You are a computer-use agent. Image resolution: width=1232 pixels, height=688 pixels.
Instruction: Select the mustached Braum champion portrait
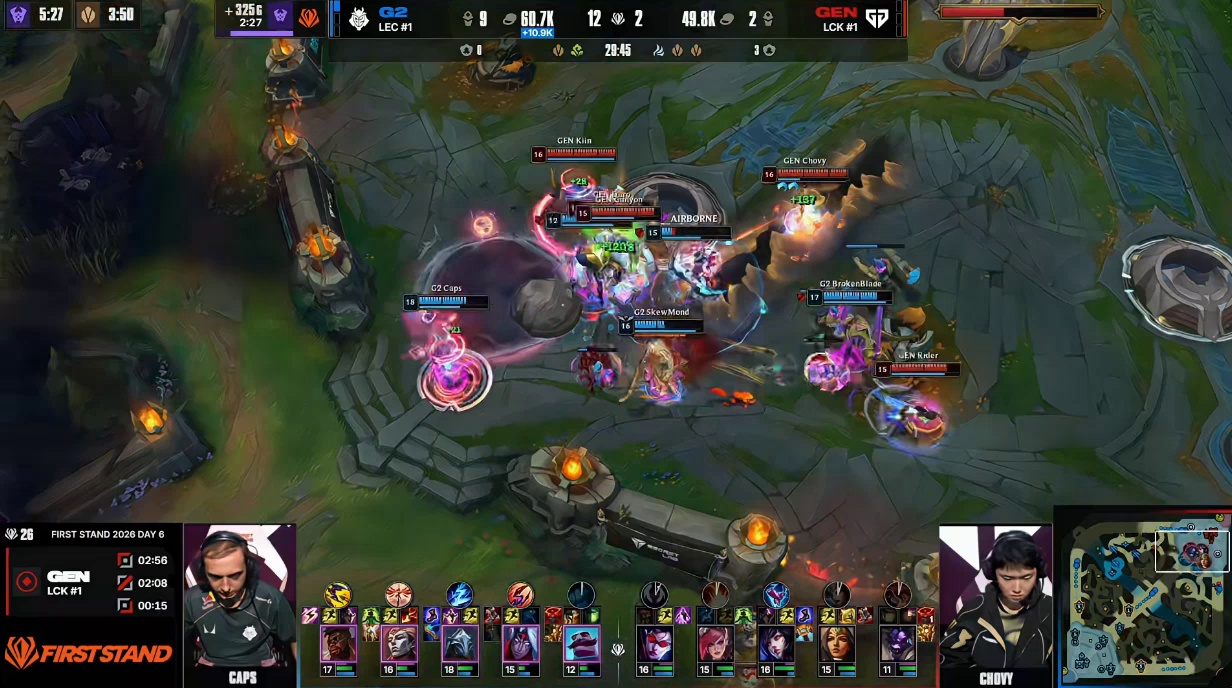coord(581,644)
